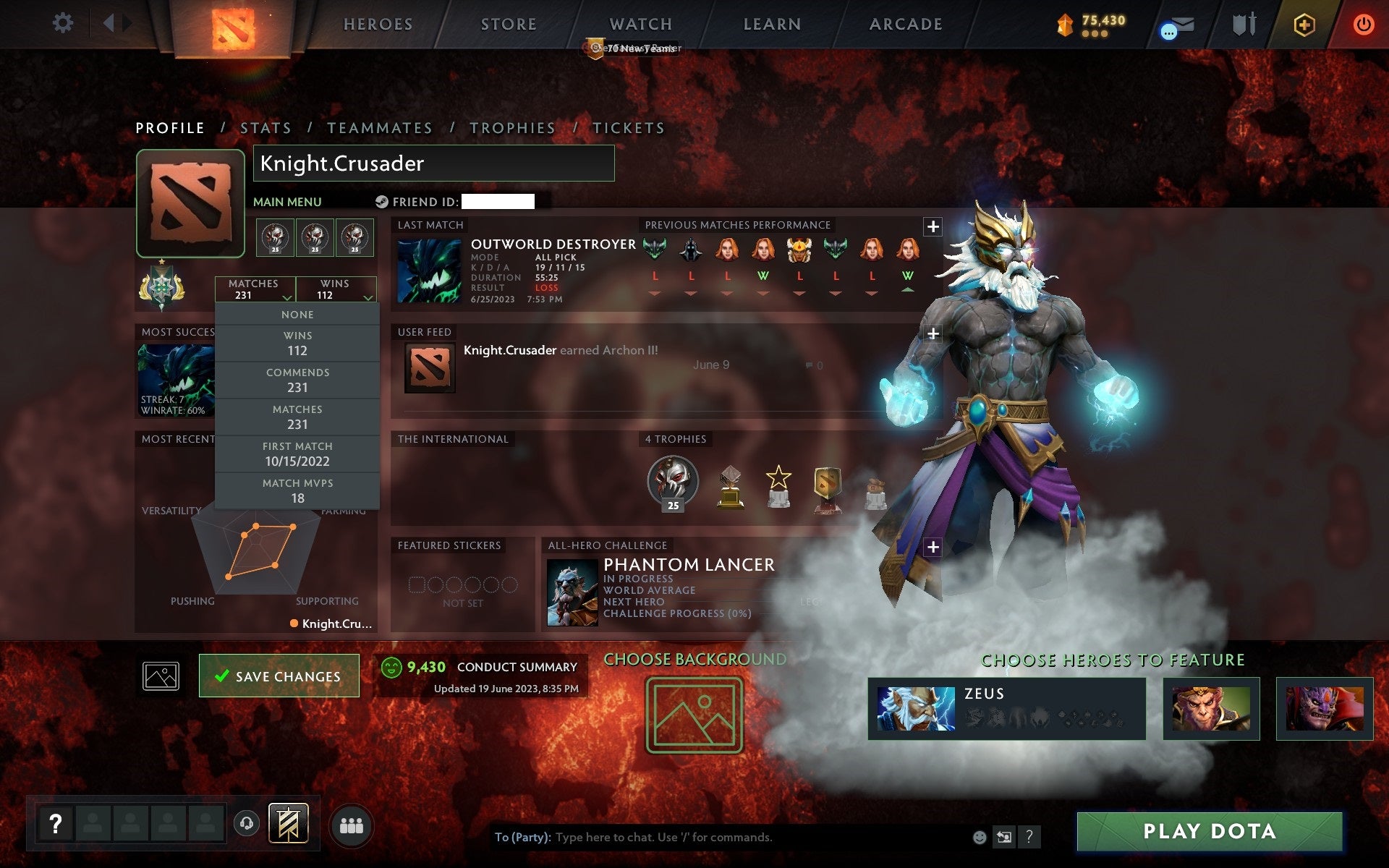The height and width of the screenshot is (868, 1389).
Task: Click the Dota Plus hexagon icon
Action: [1302, 23]
